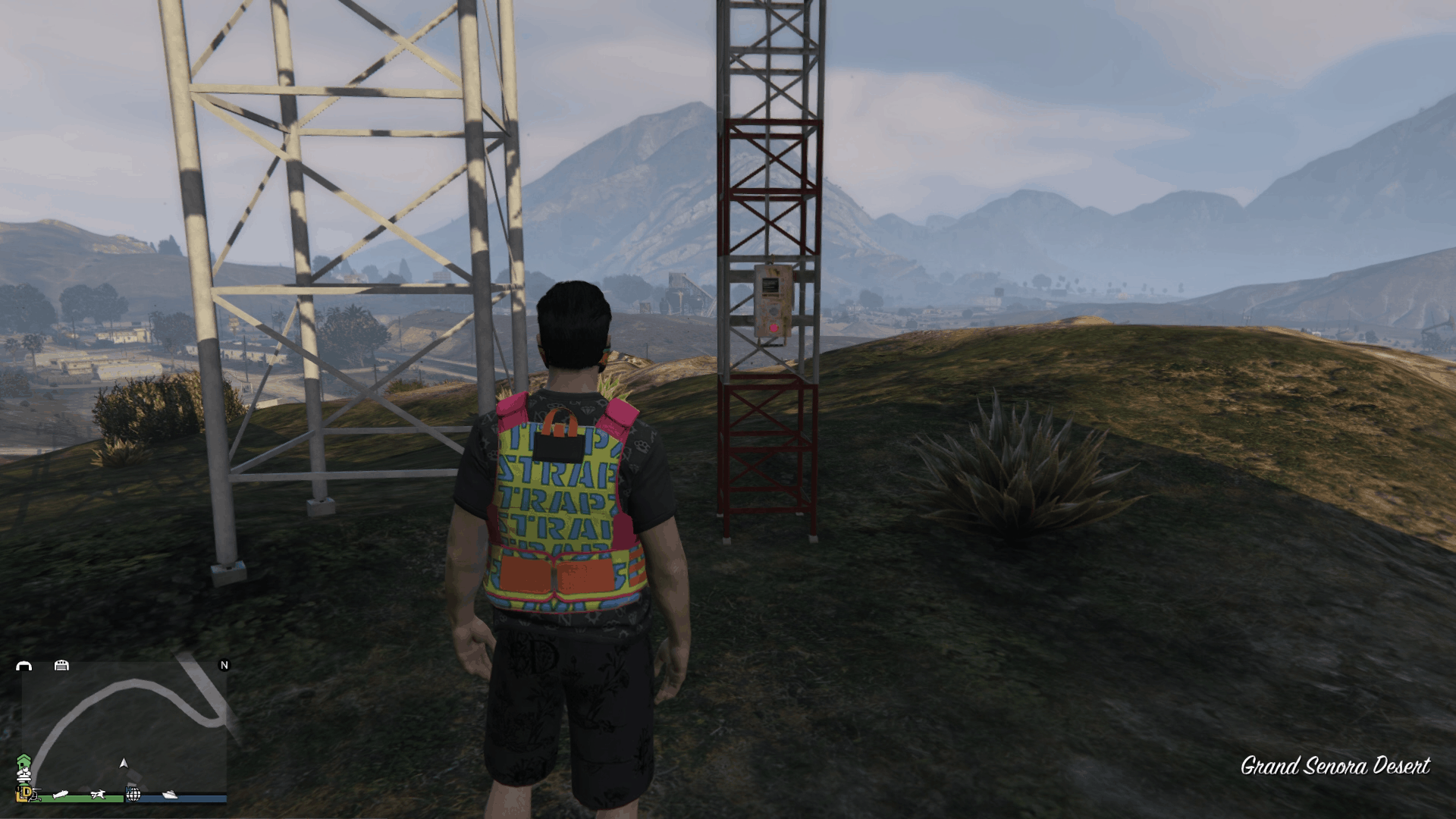Click the minimap's player arrow marker
The width and height of the screenshot is (1456, 819).
pos(124,763)
